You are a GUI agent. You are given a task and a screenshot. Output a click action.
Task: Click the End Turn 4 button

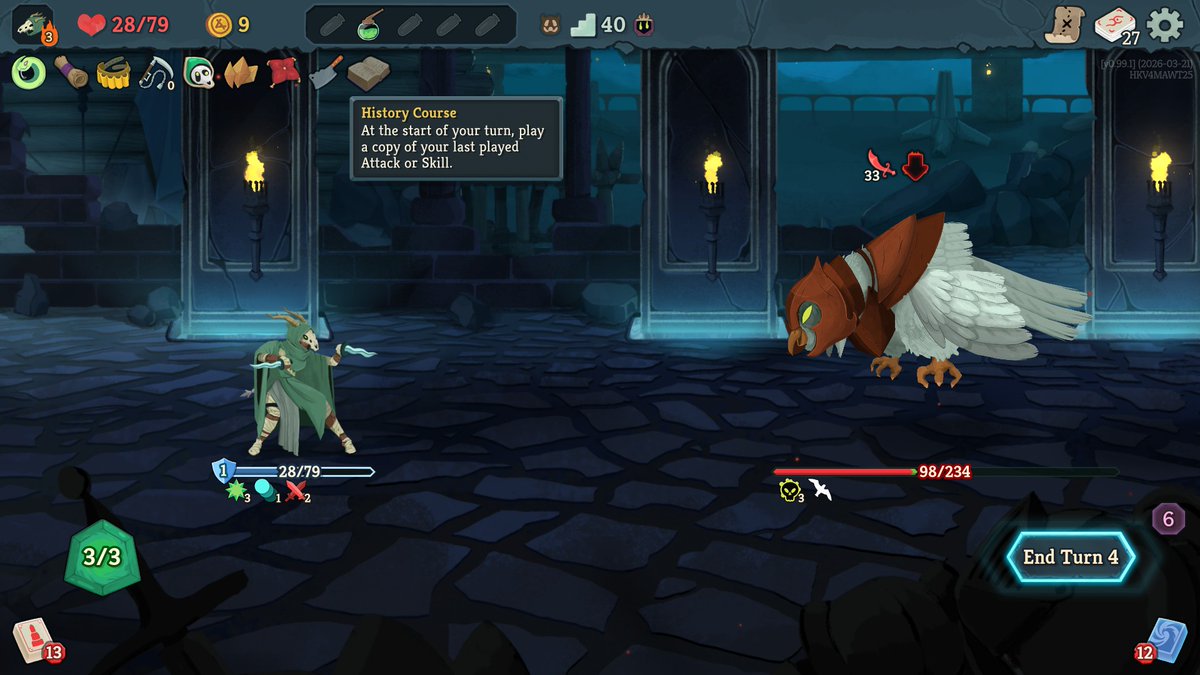point(1070,557)
